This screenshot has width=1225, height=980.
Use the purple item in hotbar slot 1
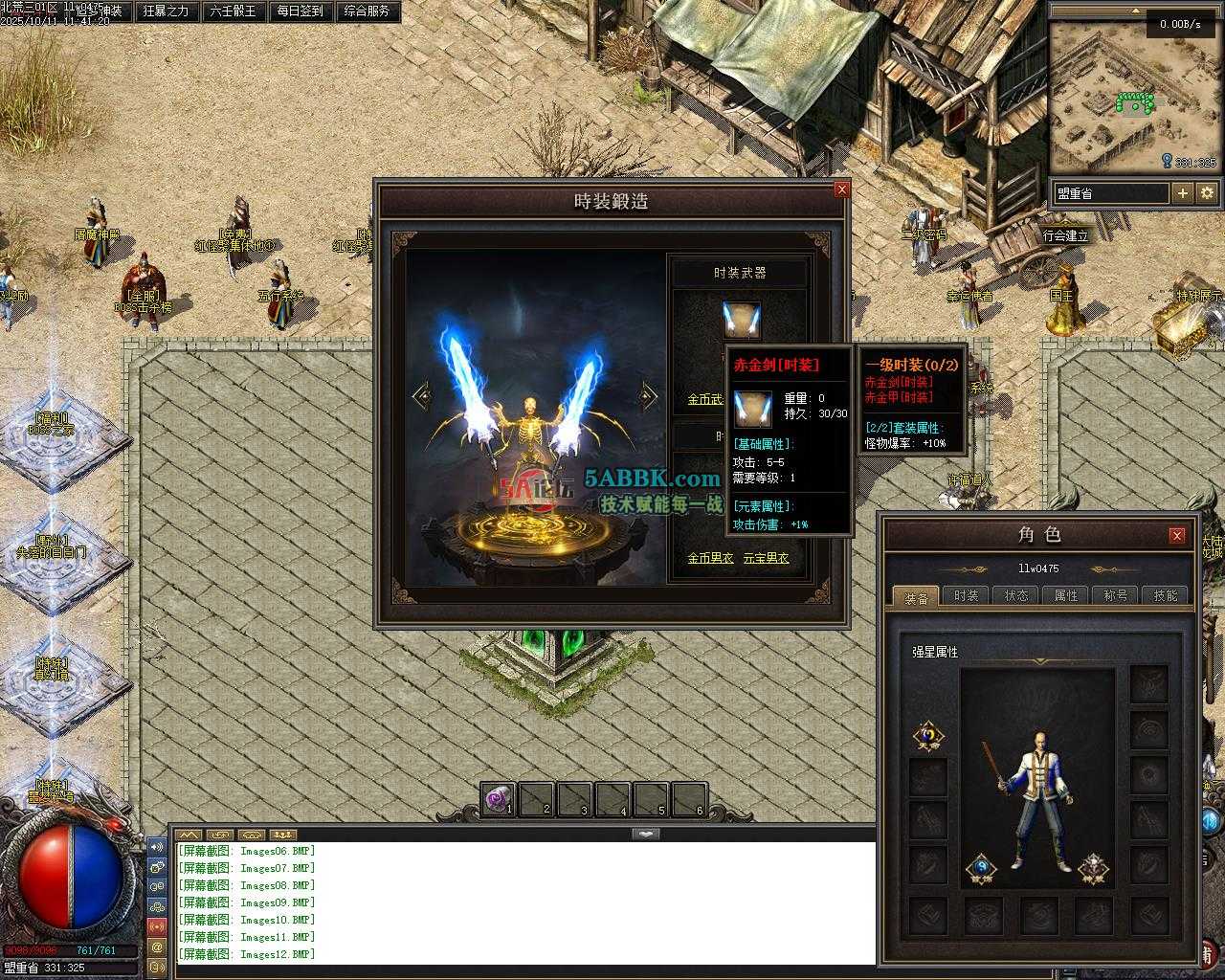point(498,799)
